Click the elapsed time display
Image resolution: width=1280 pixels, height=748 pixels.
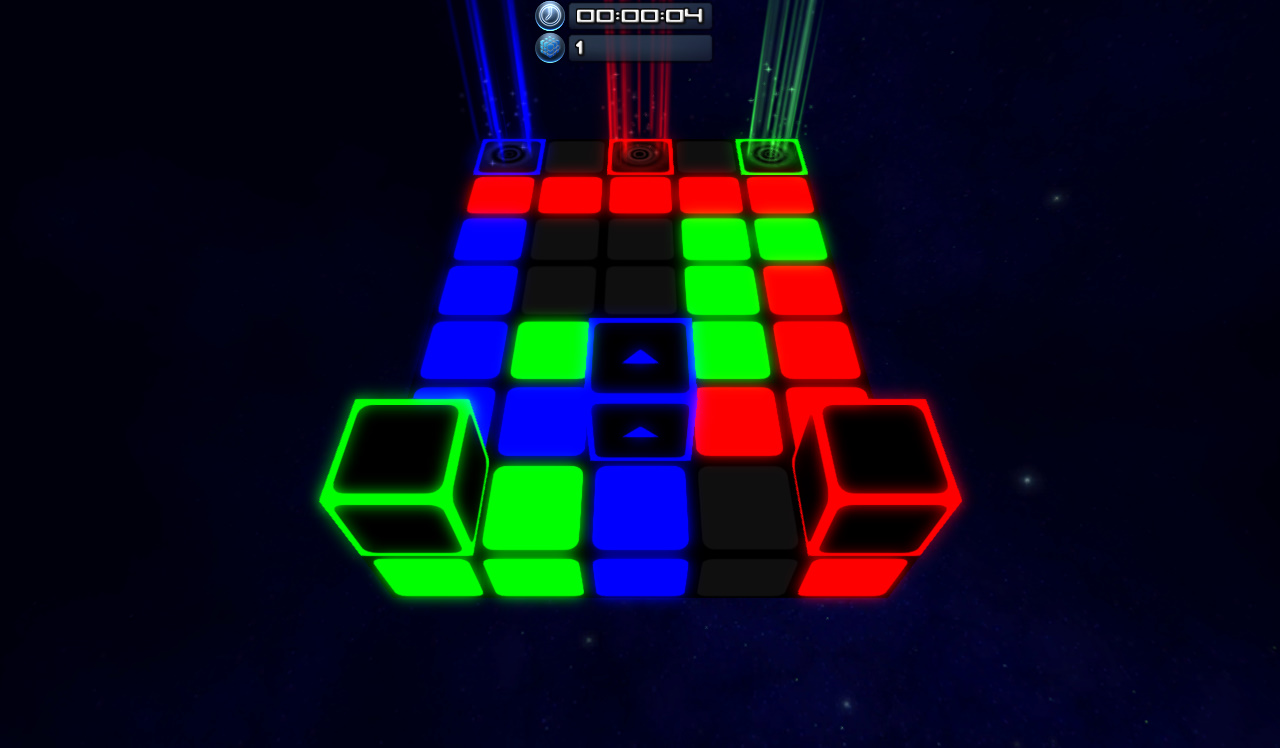pos(639,16)
